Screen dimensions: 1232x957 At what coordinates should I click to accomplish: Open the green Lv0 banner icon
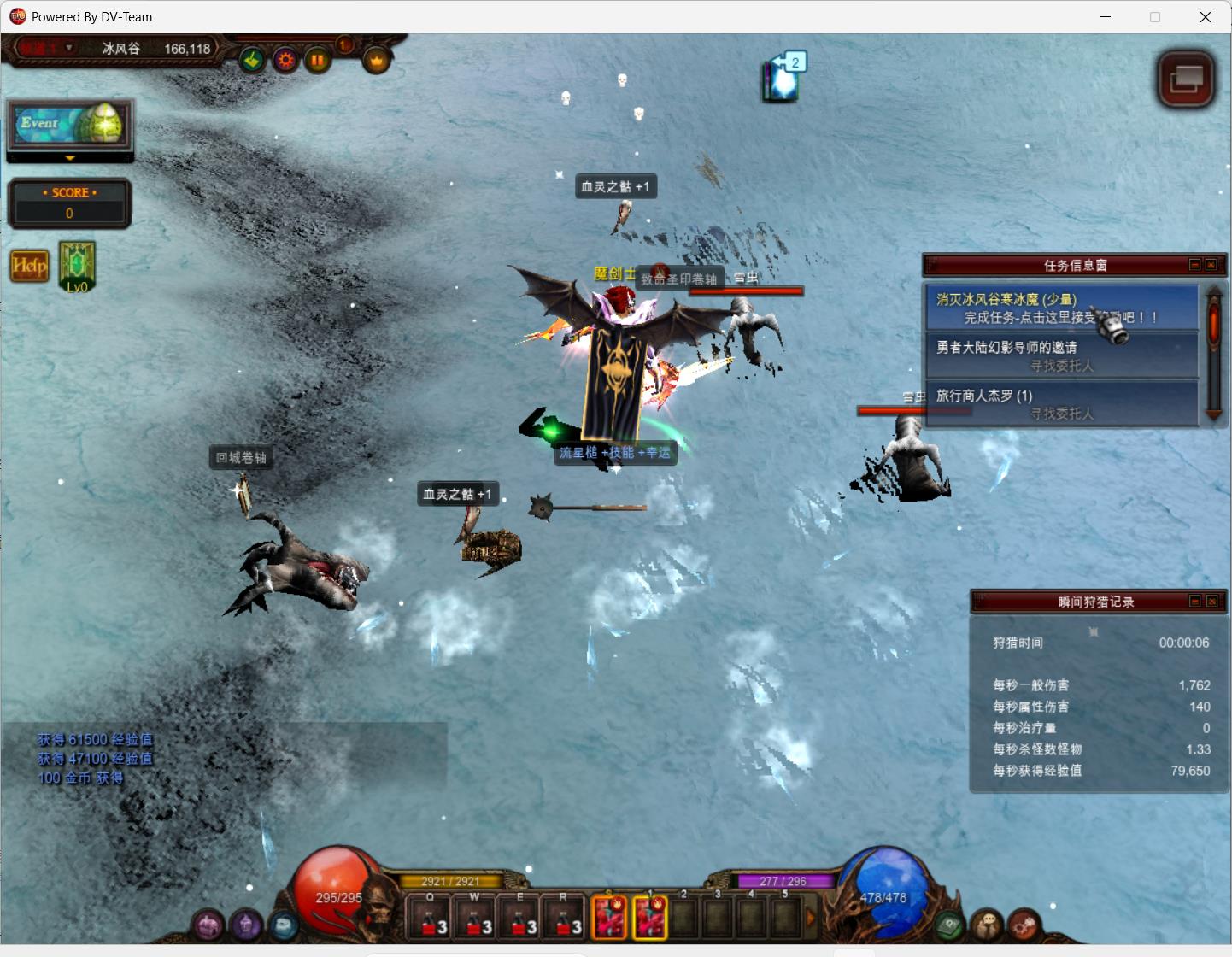click(77, 265)
